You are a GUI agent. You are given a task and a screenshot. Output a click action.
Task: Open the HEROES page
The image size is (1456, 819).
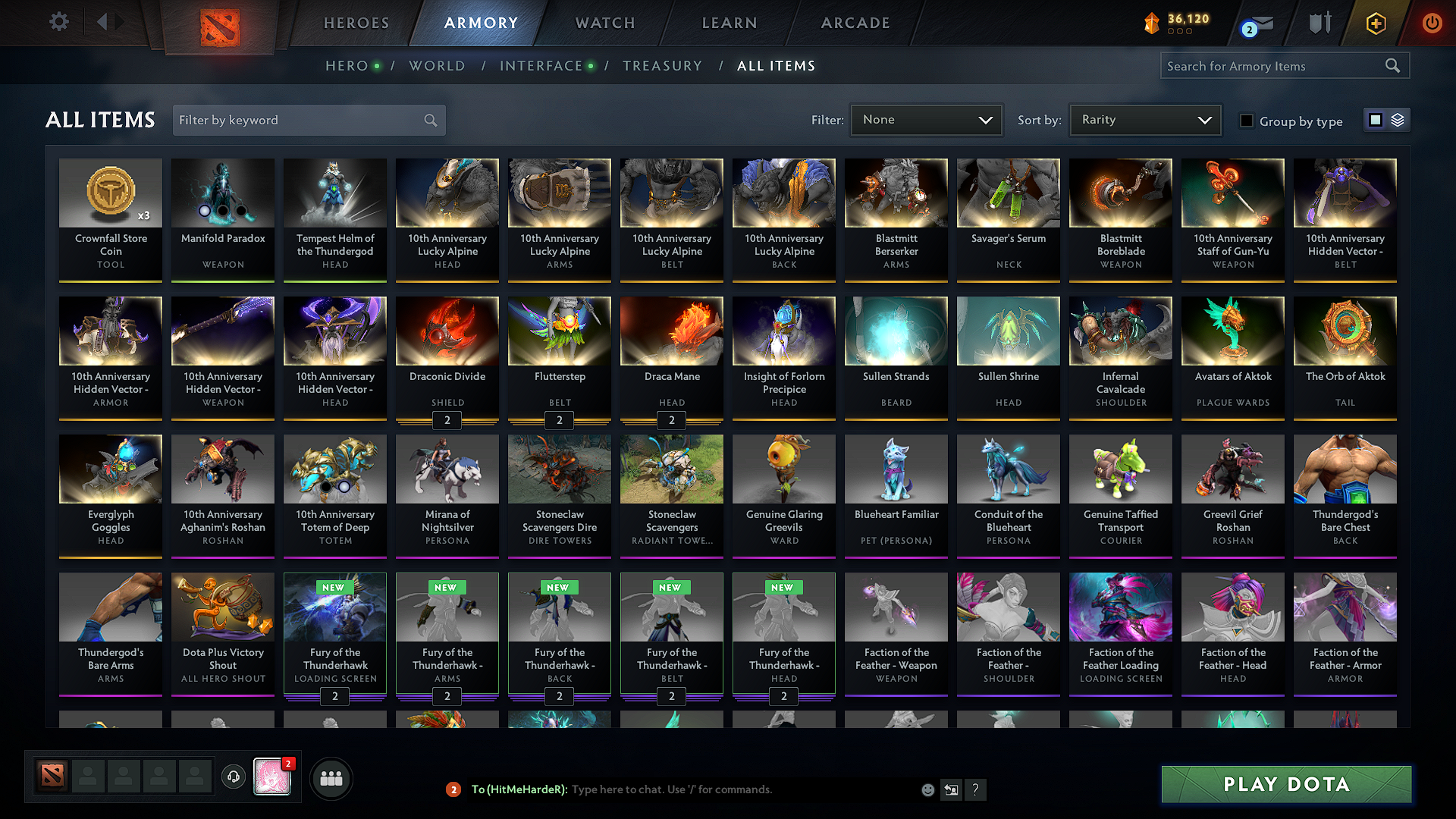pos(356,23)
